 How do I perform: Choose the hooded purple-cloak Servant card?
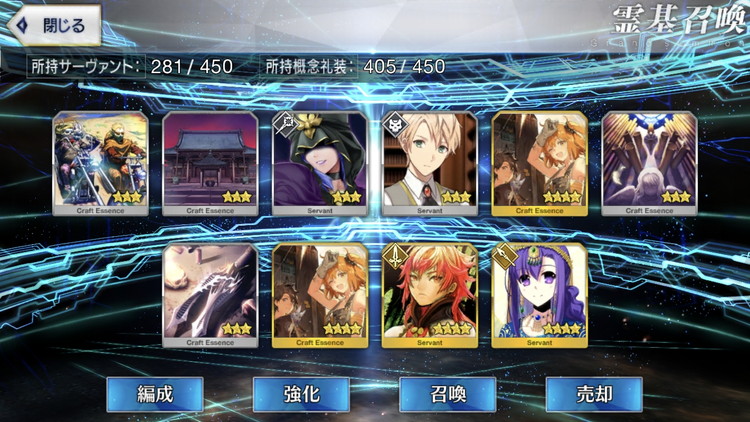click(320, 162)
